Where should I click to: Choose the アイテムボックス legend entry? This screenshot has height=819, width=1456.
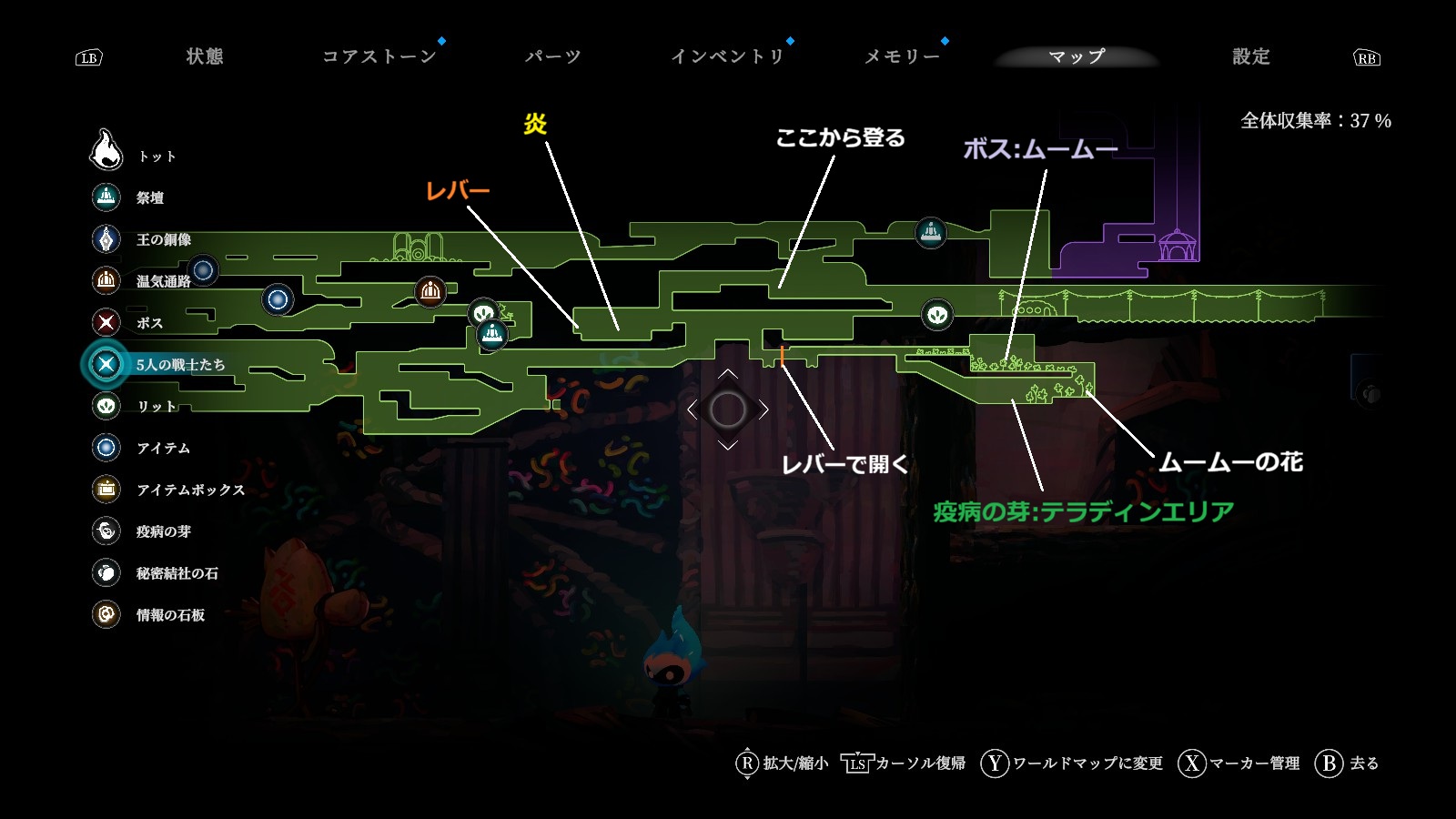coord(189,490)
